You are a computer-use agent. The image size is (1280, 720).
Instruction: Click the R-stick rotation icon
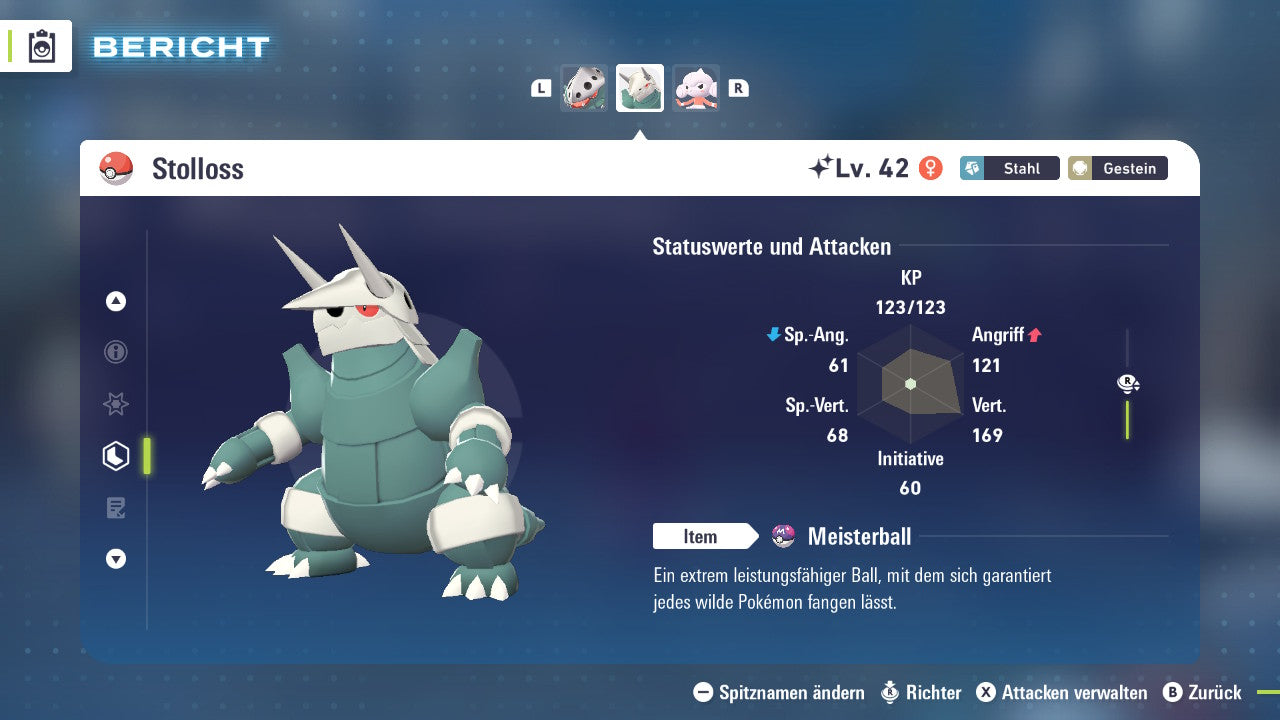pos(1127,383)
